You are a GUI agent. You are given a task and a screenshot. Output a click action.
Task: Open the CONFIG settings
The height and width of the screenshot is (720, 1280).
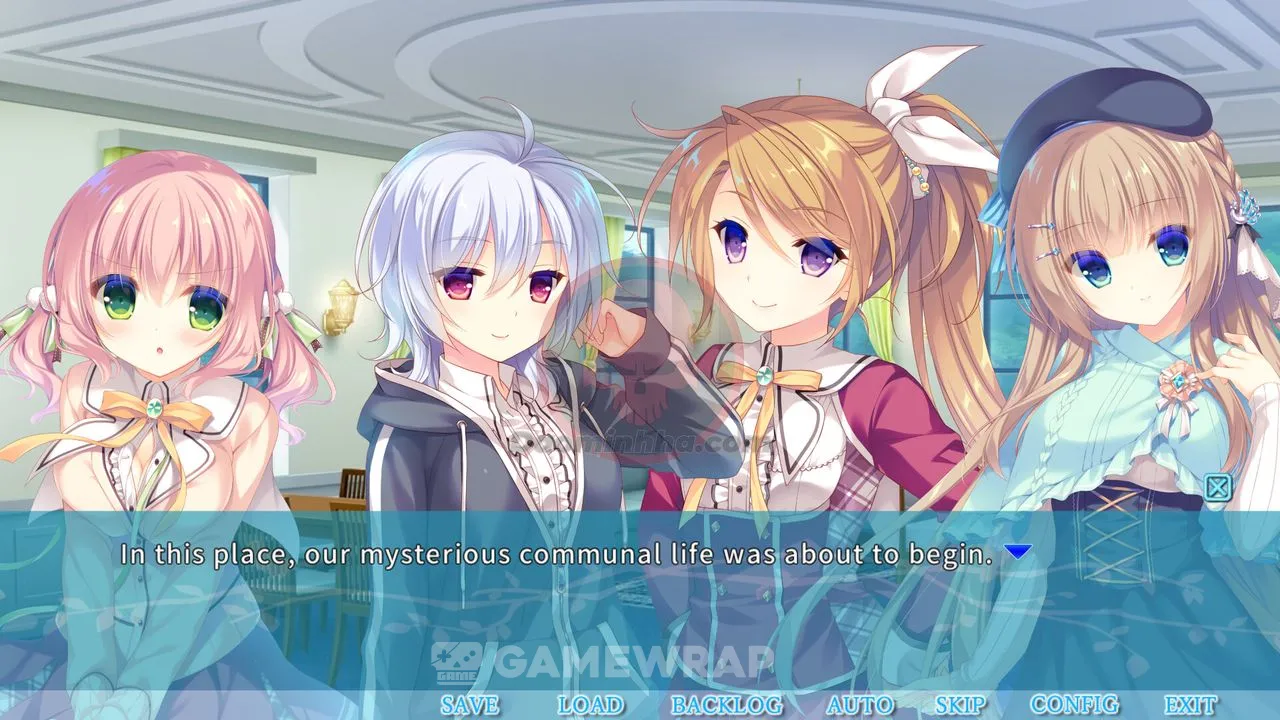(x=1074, y=705)
